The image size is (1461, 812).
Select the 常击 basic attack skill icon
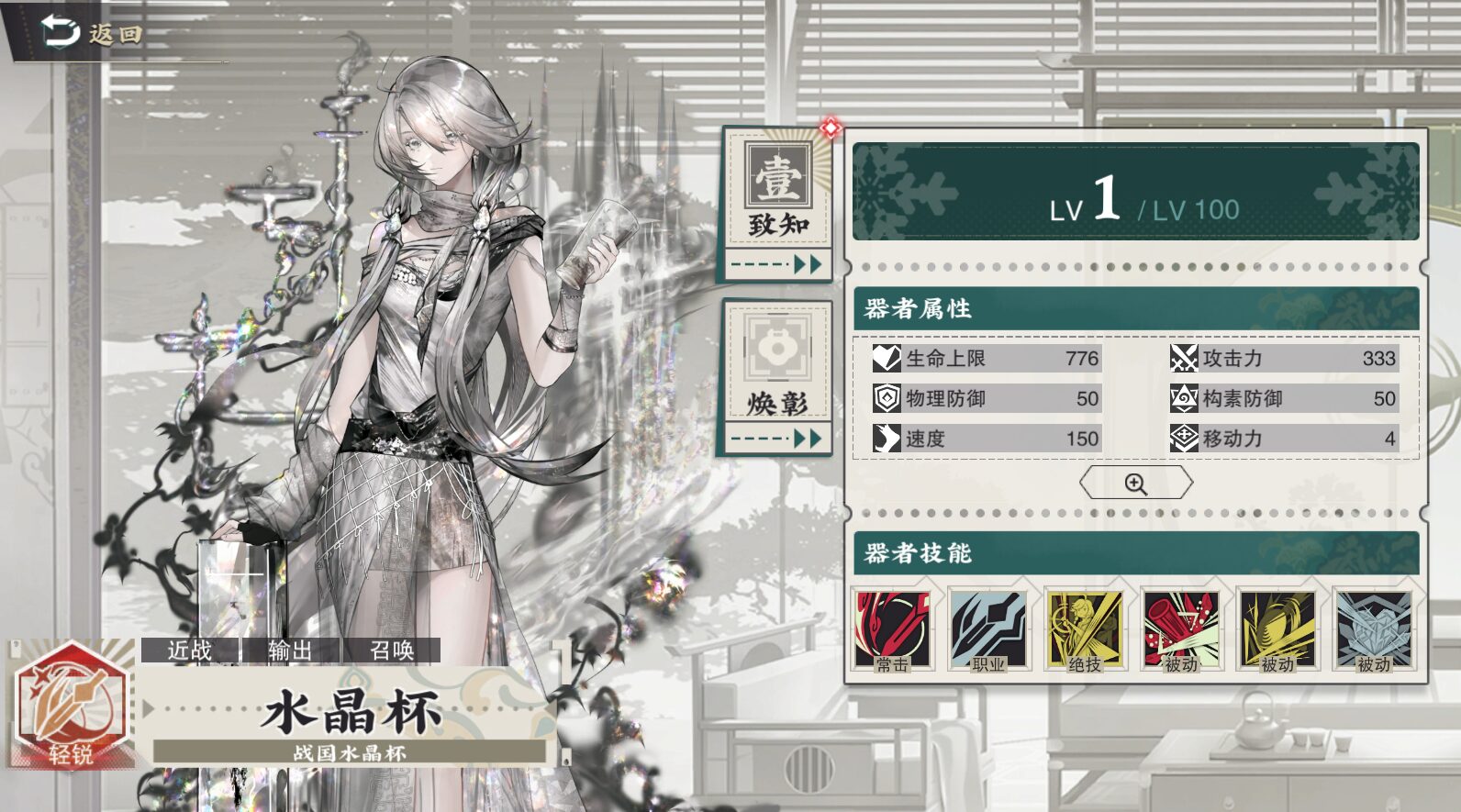[x=892, y=631]
